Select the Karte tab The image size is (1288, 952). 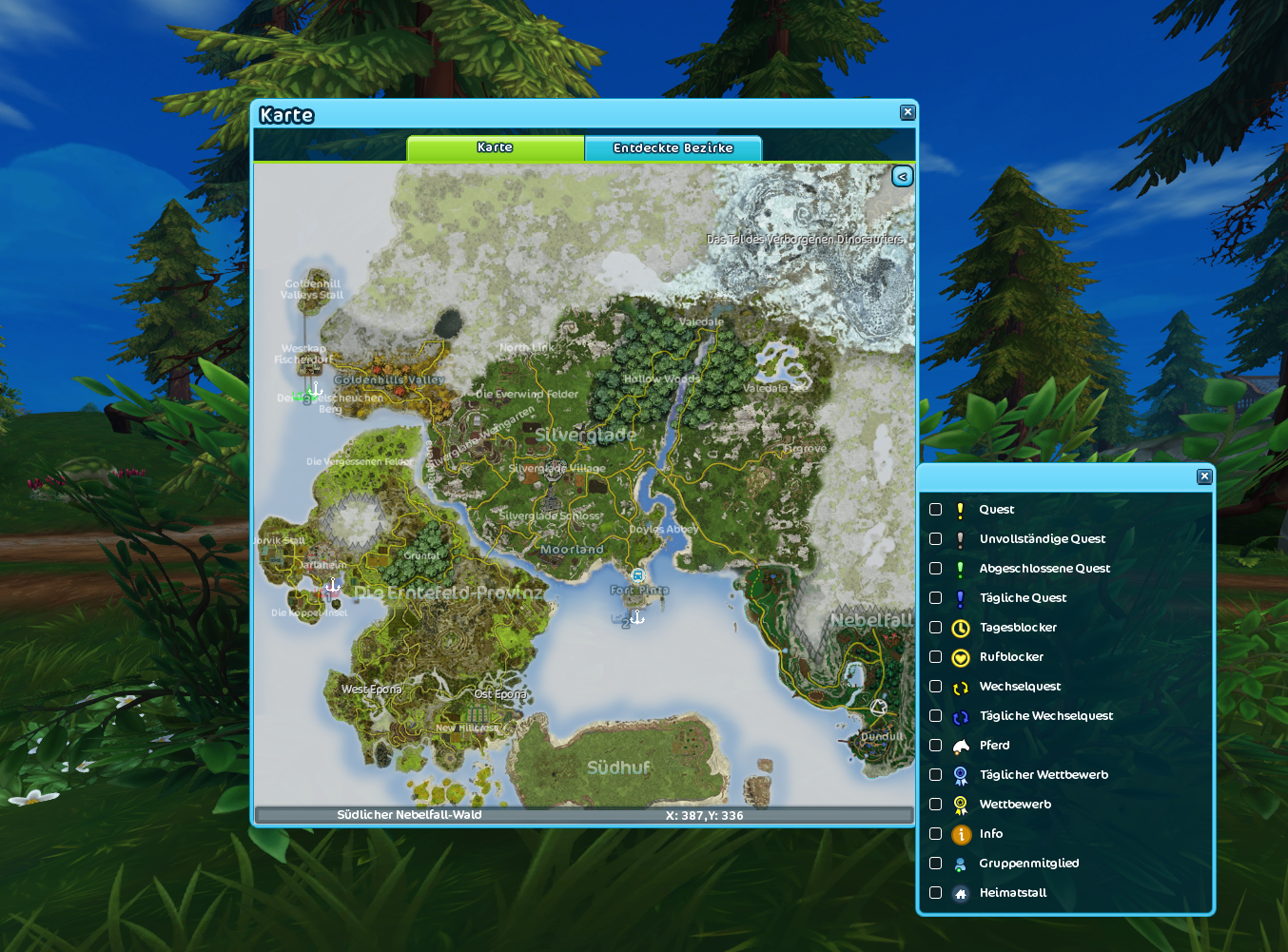[x=495, y=148]
